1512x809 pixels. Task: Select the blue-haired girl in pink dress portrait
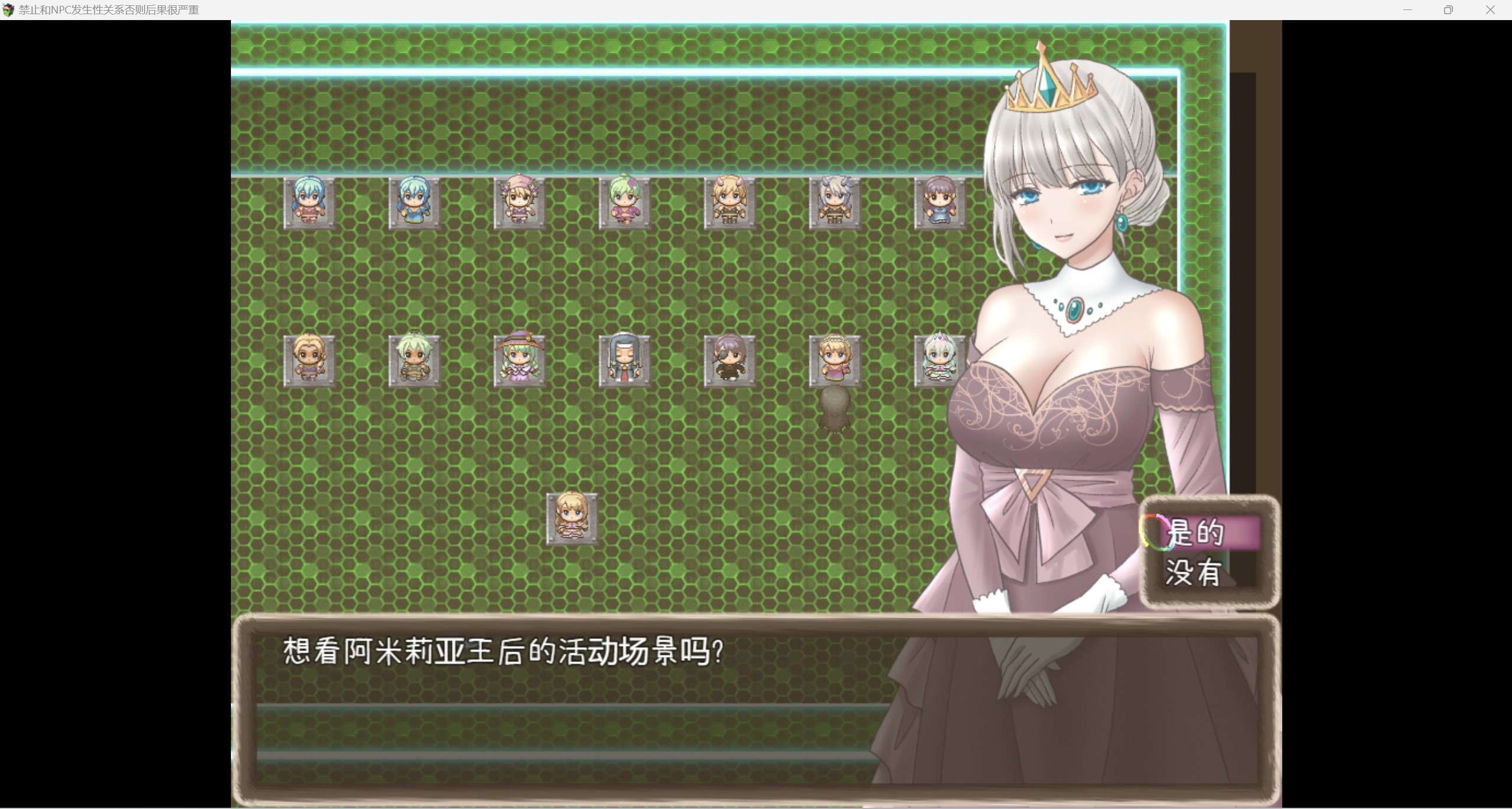point(309,204)
